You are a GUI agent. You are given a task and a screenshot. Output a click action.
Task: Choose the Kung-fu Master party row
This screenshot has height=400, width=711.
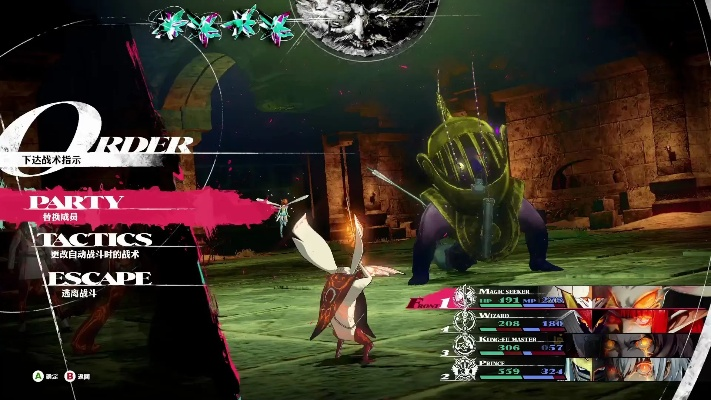(520, 345)
